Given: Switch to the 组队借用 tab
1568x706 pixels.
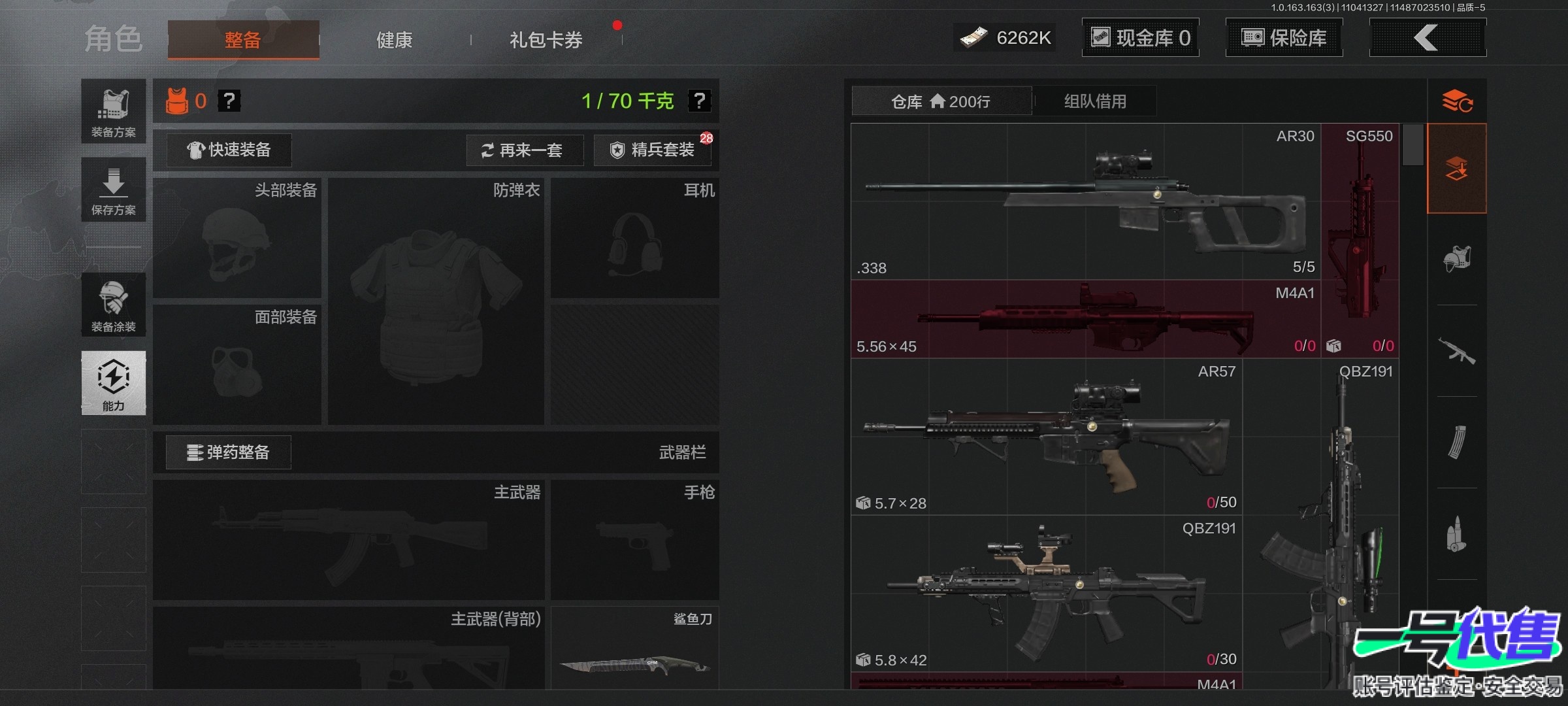Looking at the screenshot, I should tap(1095, 101).
